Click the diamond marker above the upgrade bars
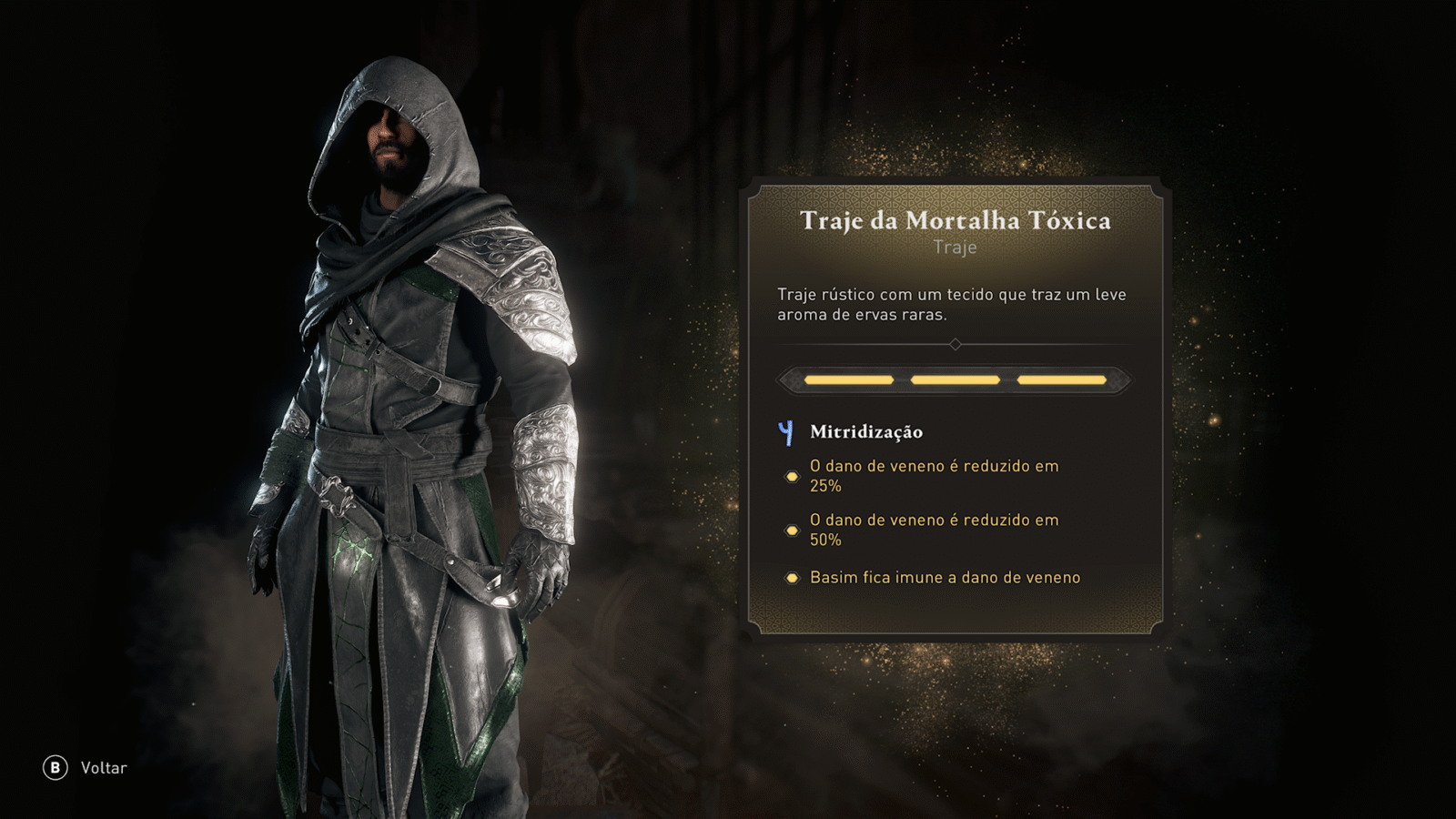The height and width of the screenshot is (819, 1456). (955, 345)
